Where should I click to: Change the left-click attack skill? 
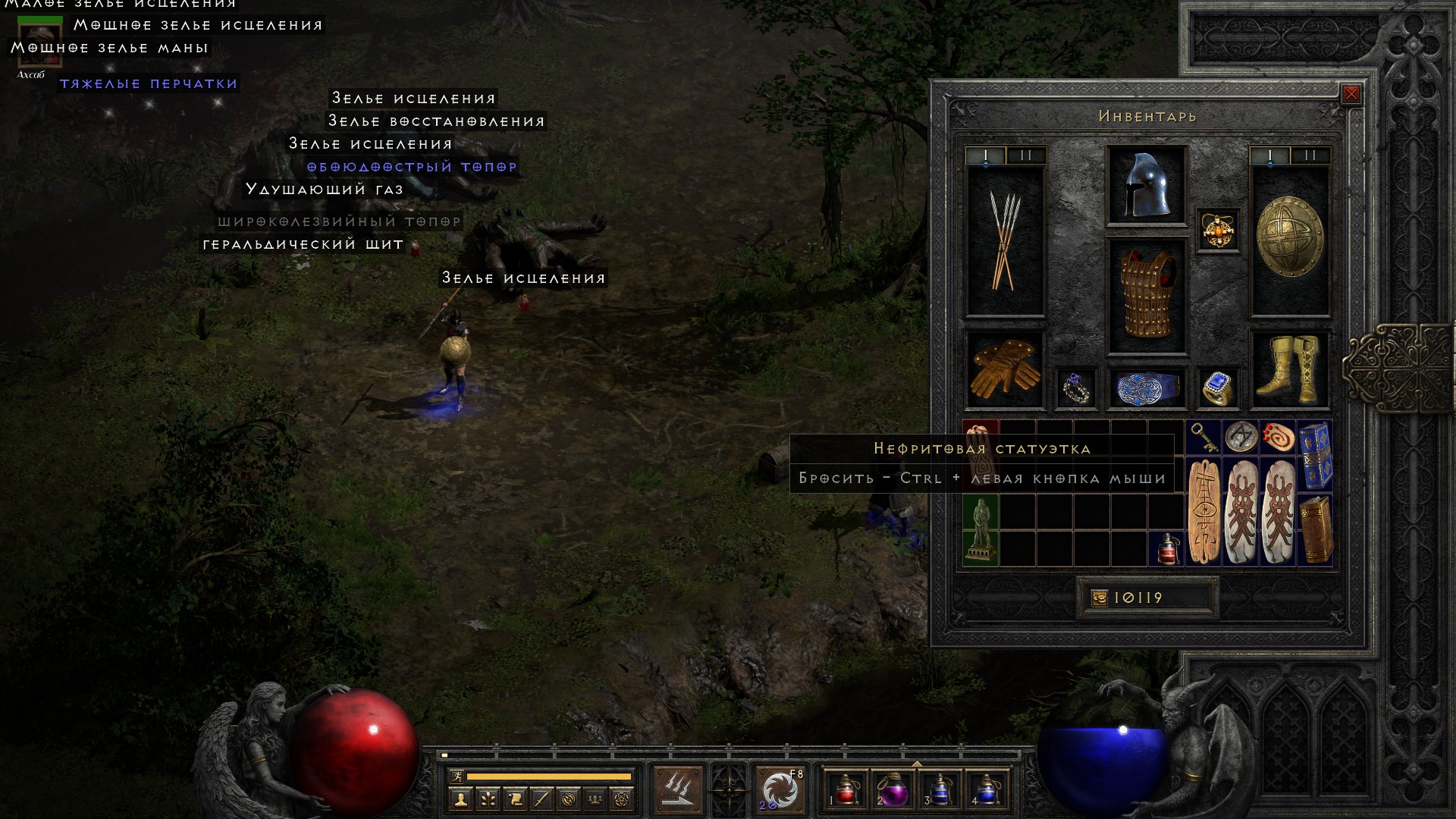pyautogui.click(x=678, y=790)
